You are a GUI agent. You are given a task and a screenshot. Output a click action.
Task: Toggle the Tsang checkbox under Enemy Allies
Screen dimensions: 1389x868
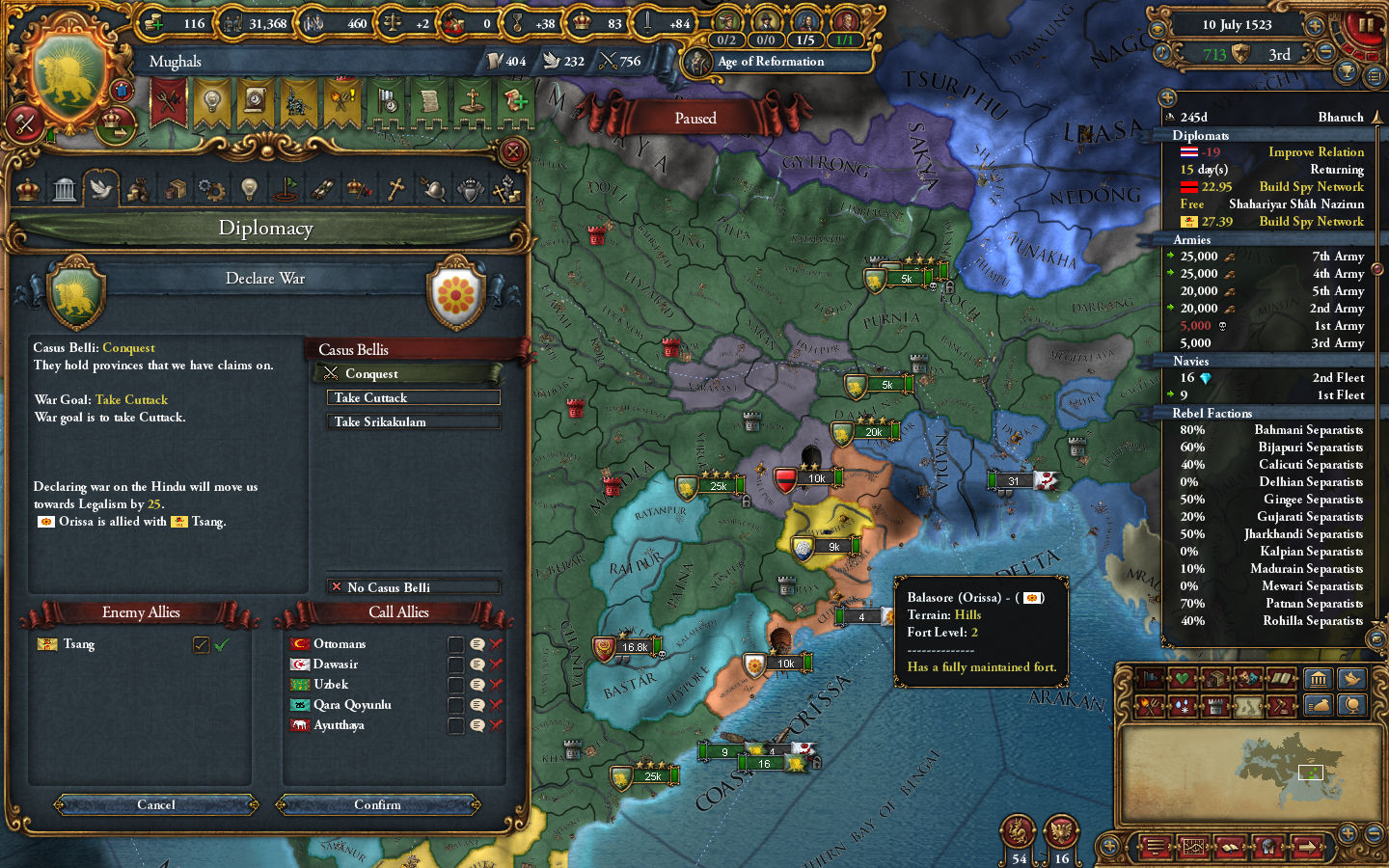point(201,644)
